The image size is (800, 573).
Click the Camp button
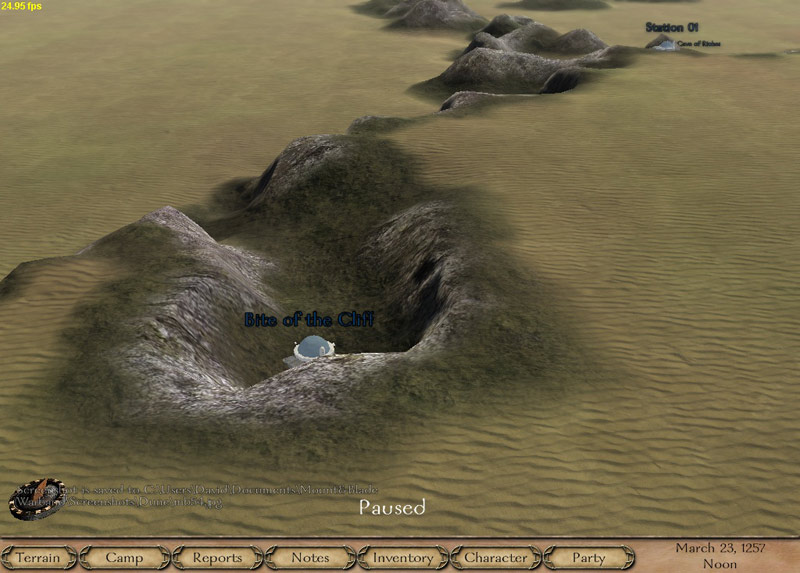point(124,558)
